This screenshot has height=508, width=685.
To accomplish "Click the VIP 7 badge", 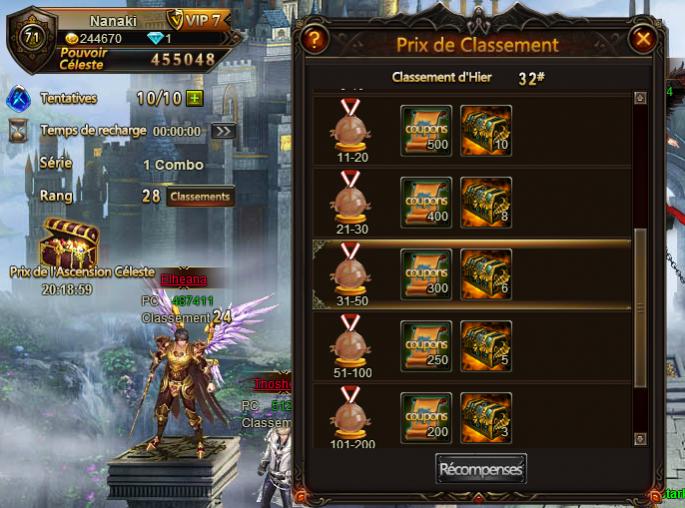I will coord(198,20).
